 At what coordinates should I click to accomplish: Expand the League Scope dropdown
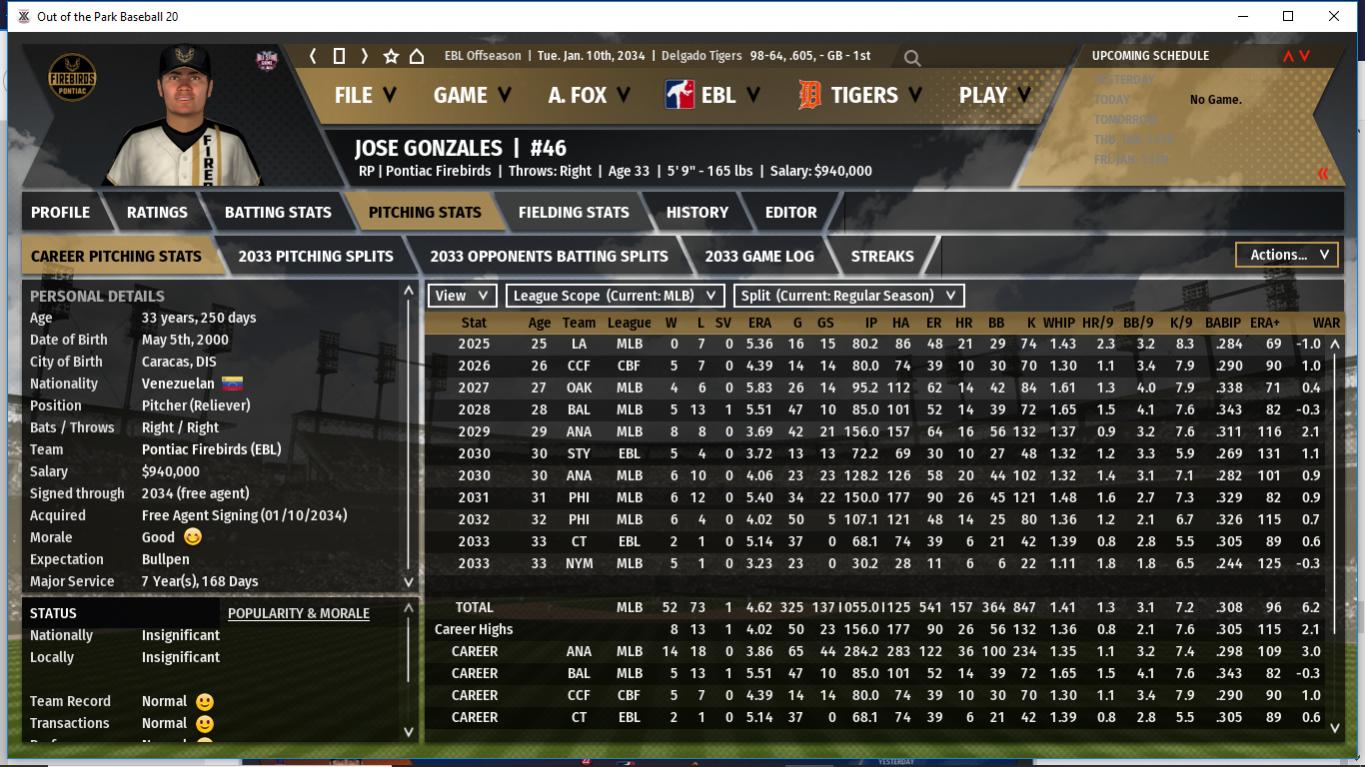(615, 295)
